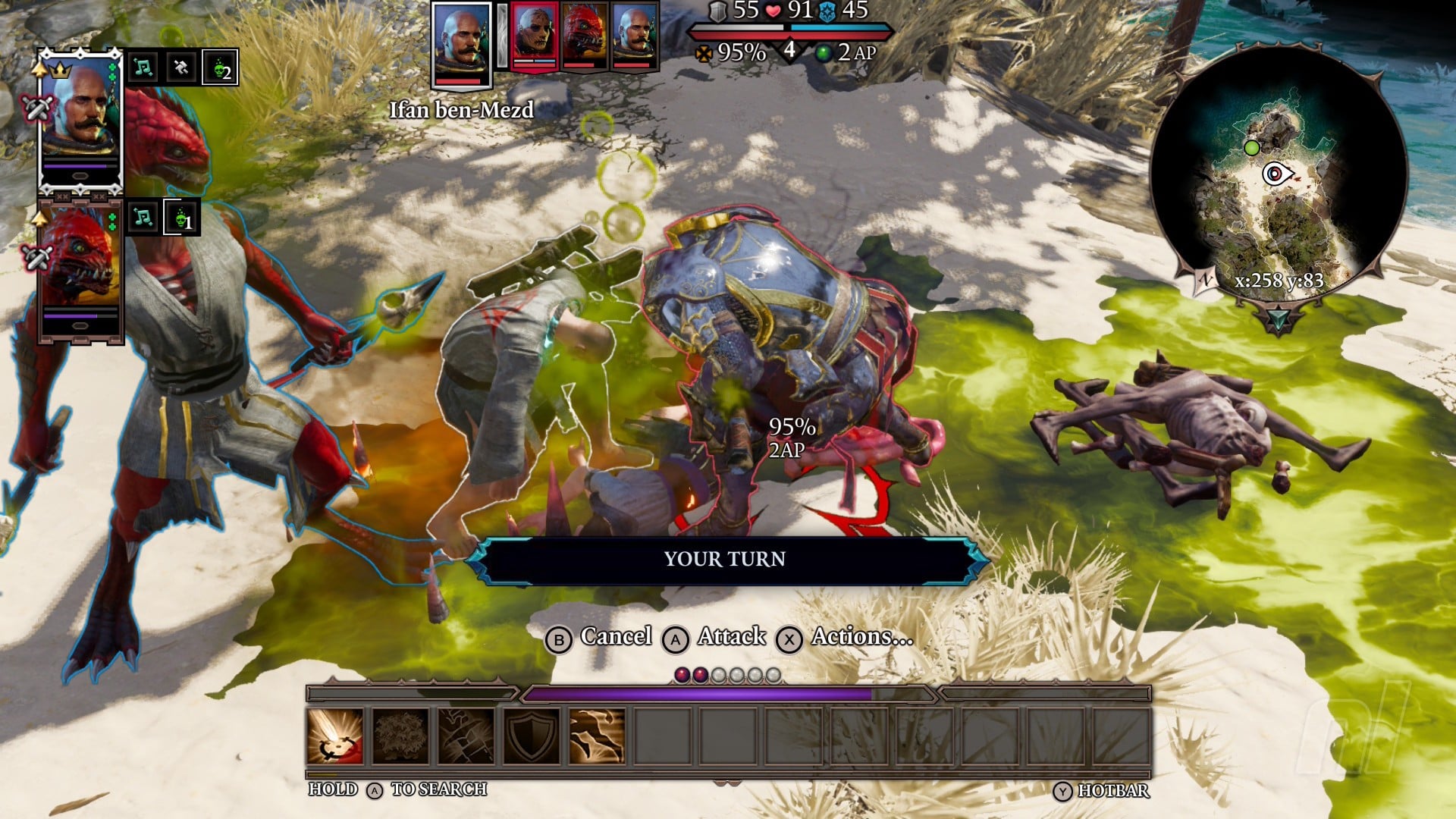
Task: Inspect Ifan's crossed arrows status icon
Action: [x=180, y=68]
